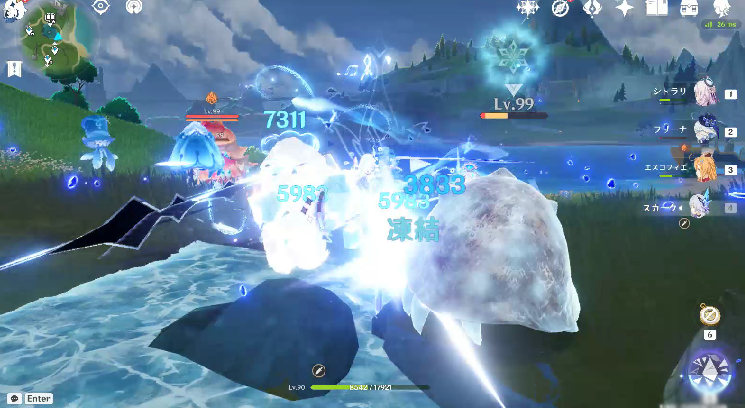745x408 pixels.
Task: Click the circular signal icon near the minimap
Action: [133, 6]
